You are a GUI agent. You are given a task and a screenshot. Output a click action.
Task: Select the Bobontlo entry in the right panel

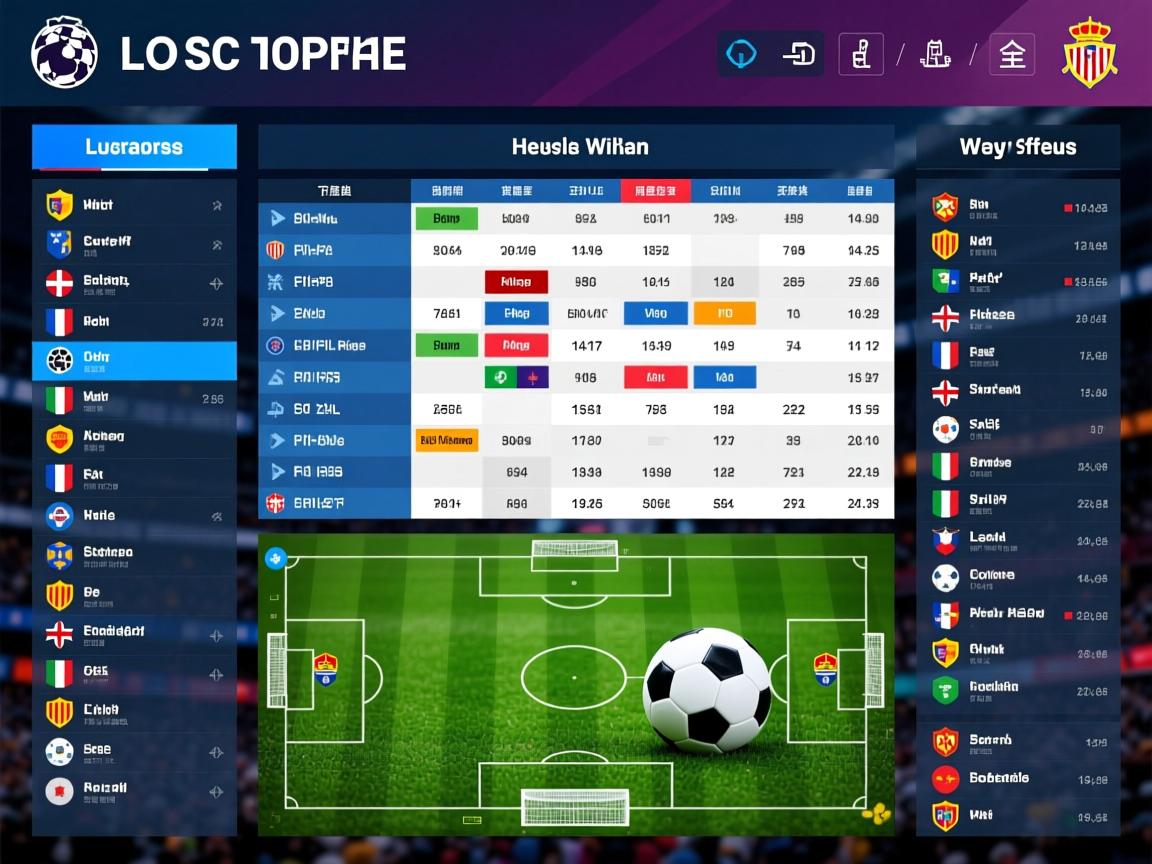click(x=1018, y=778)
